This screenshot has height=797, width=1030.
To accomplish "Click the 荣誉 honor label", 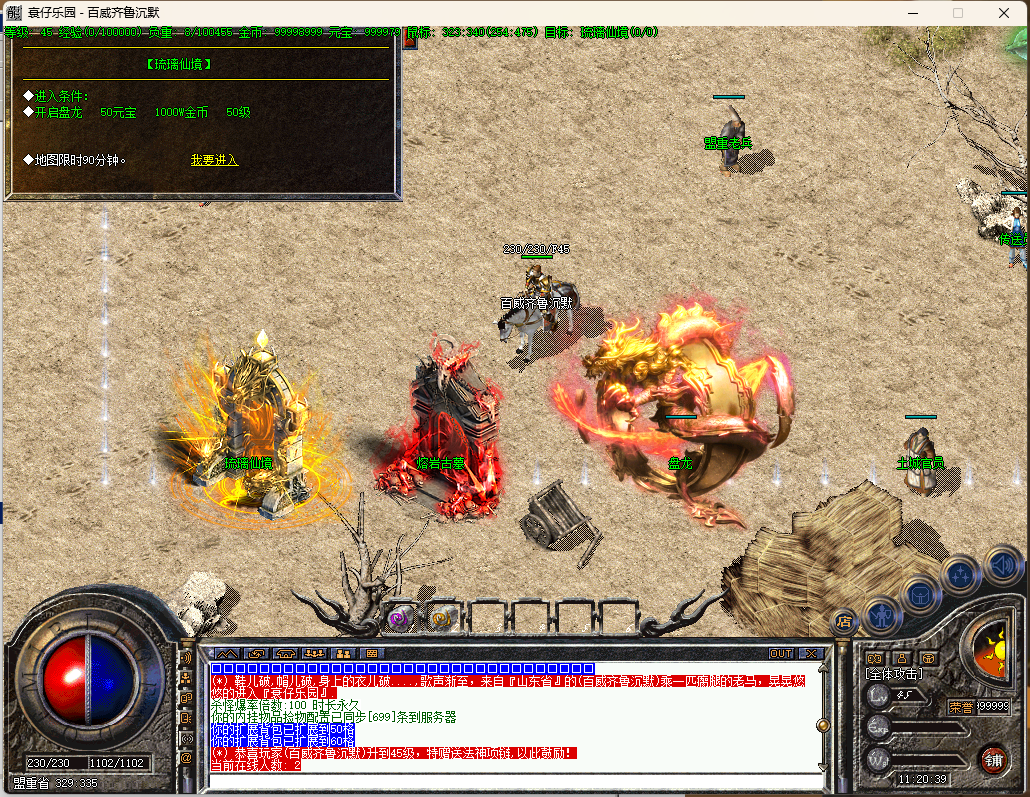I will click(x=960, y=707).
